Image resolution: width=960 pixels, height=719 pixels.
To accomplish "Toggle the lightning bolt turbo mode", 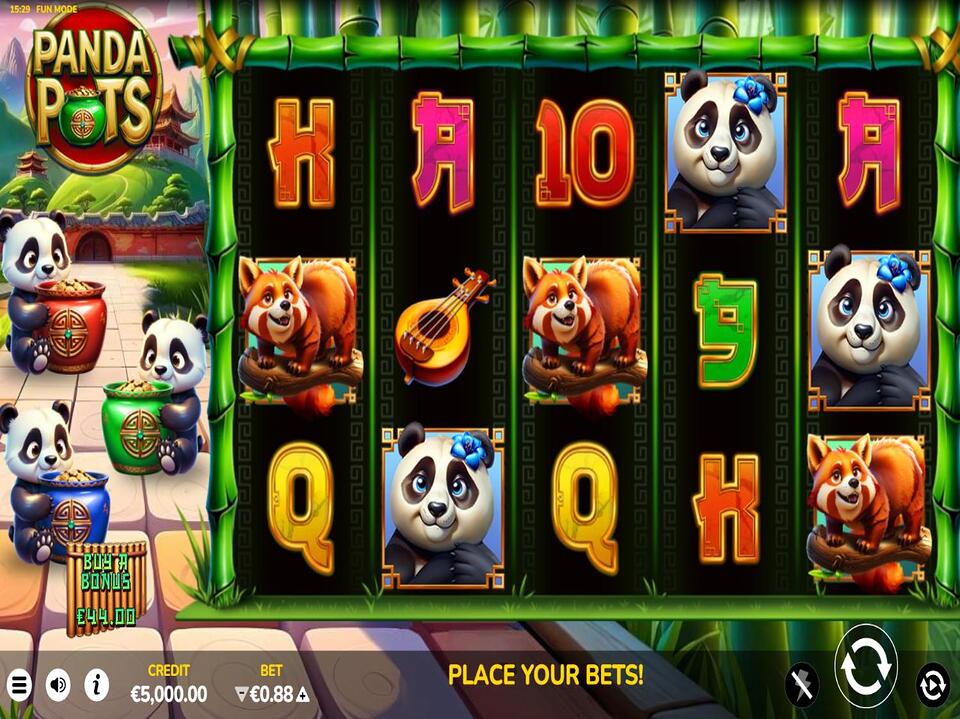I will (x=800, y=684).
